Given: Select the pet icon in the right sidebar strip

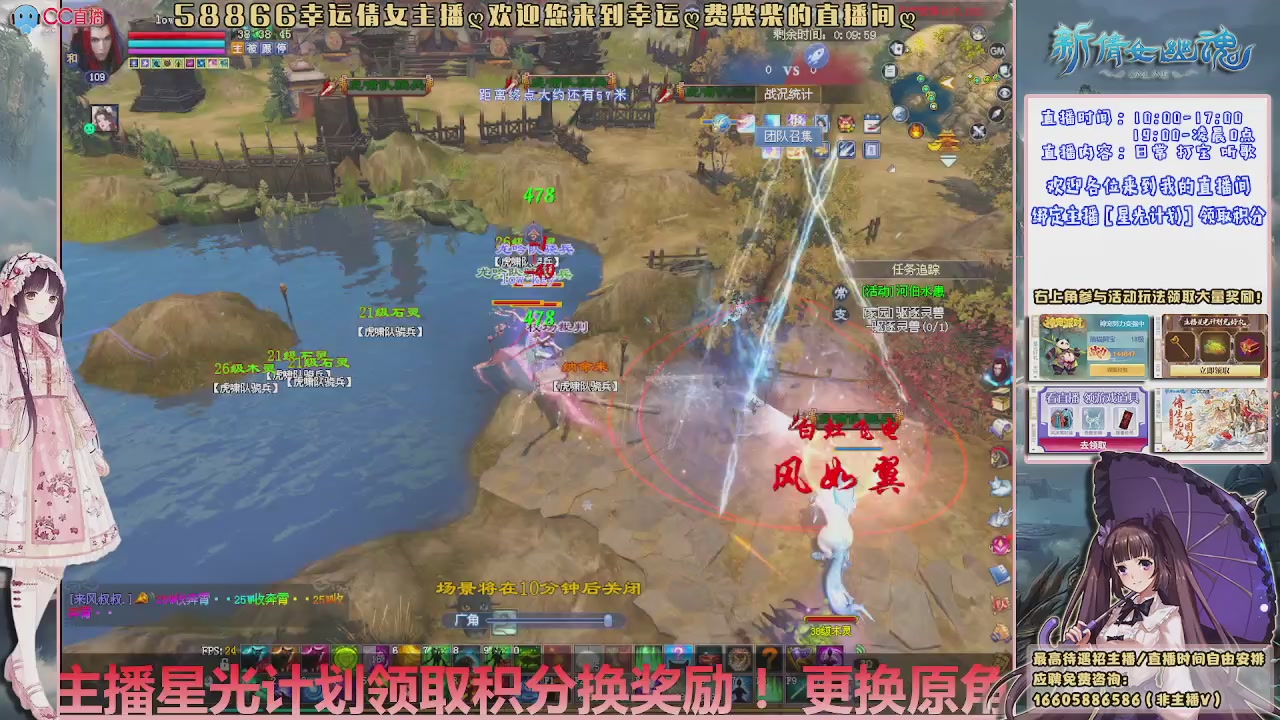Looking at the screenshot, I should pos(1000,486).
